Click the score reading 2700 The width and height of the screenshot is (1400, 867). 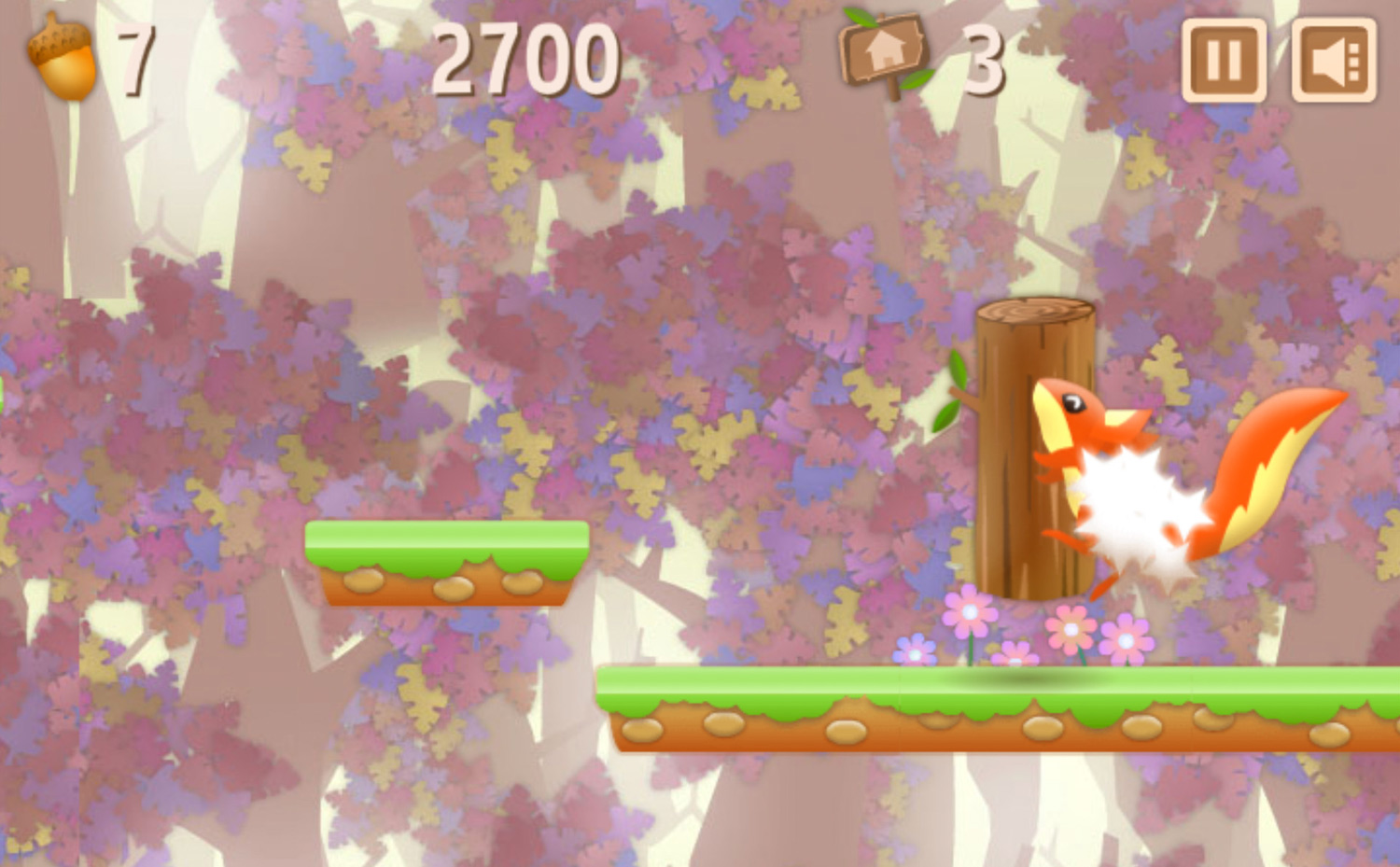(x=525, y=58)
